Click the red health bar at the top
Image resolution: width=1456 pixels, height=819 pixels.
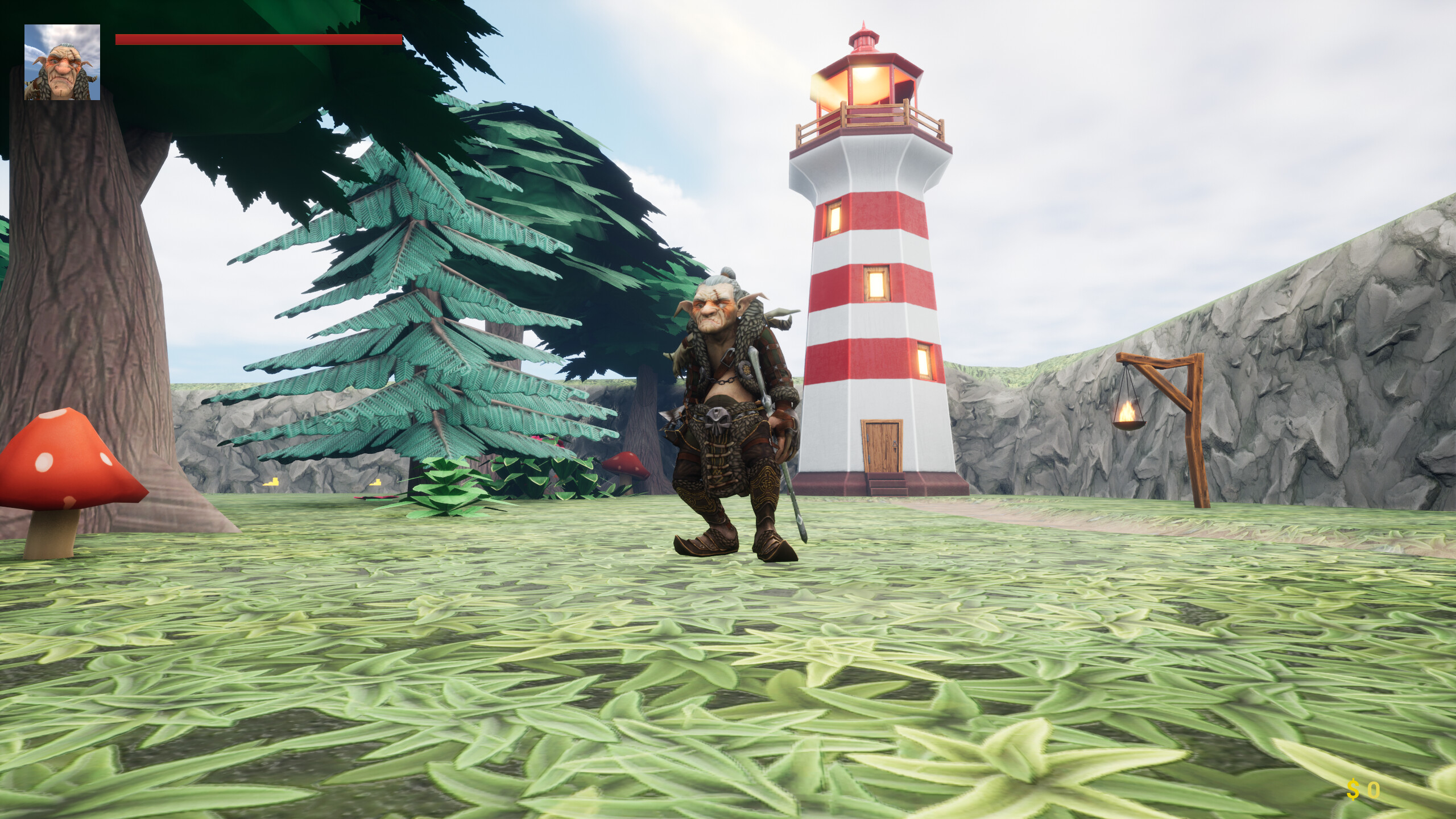click(x=256, y=39)
